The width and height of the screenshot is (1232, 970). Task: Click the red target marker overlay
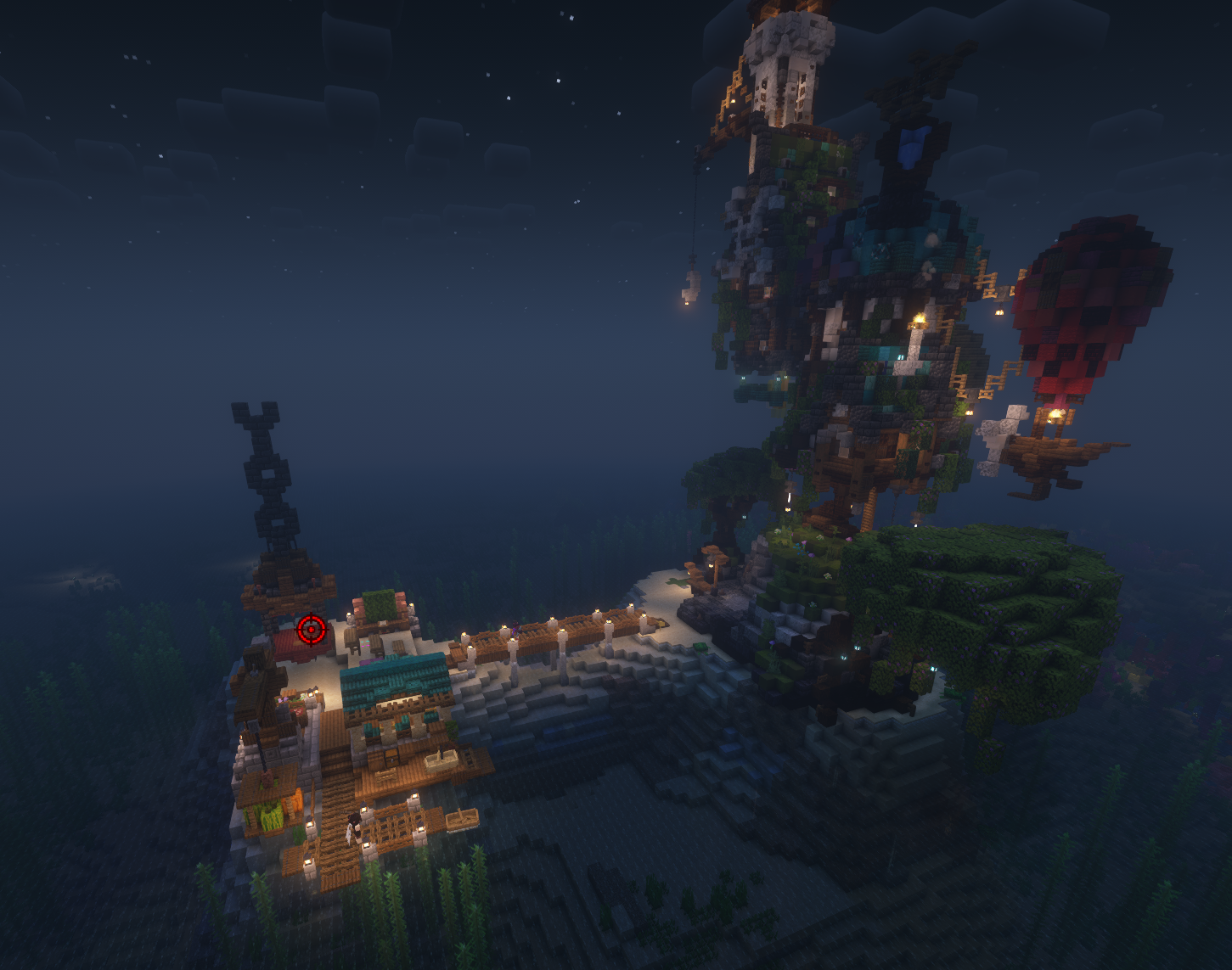(x=312, y=630)
